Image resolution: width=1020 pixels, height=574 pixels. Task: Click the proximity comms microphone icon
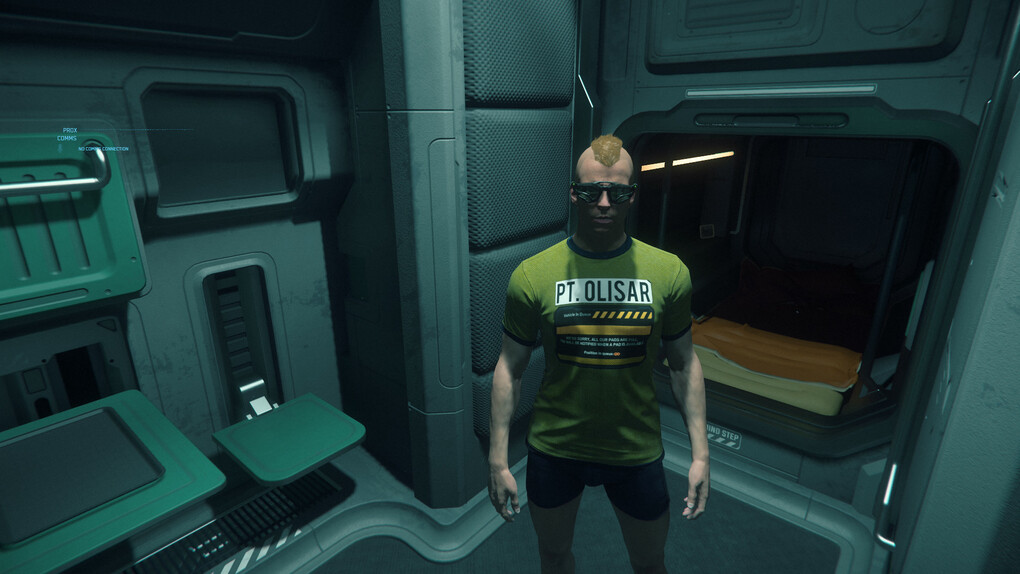tap(58, 147)
